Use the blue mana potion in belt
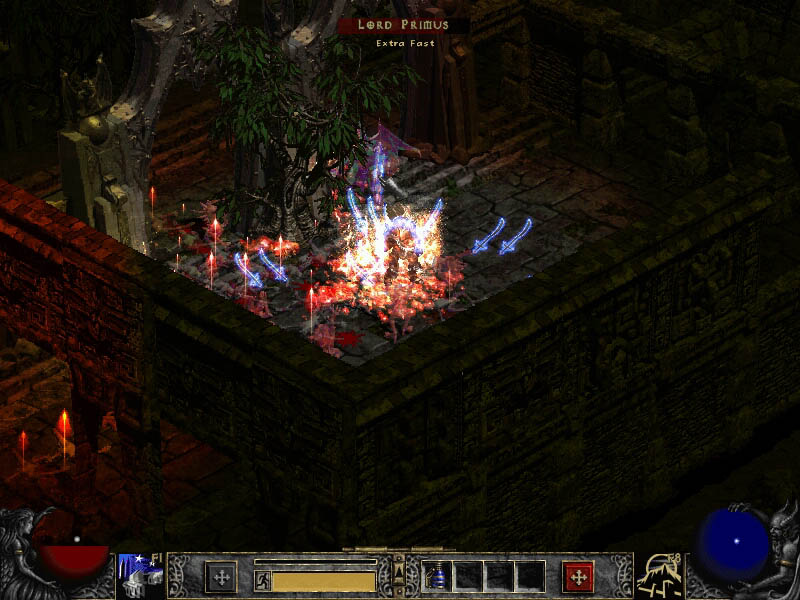The height and width of the screenshot is (600, 800). click(x=437, y=577)
